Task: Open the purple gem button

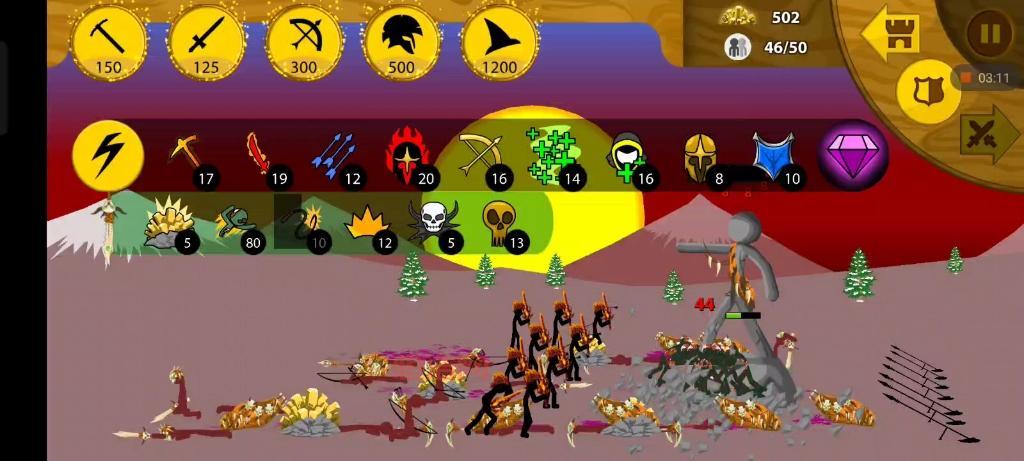Action: [x=853, y=156]
